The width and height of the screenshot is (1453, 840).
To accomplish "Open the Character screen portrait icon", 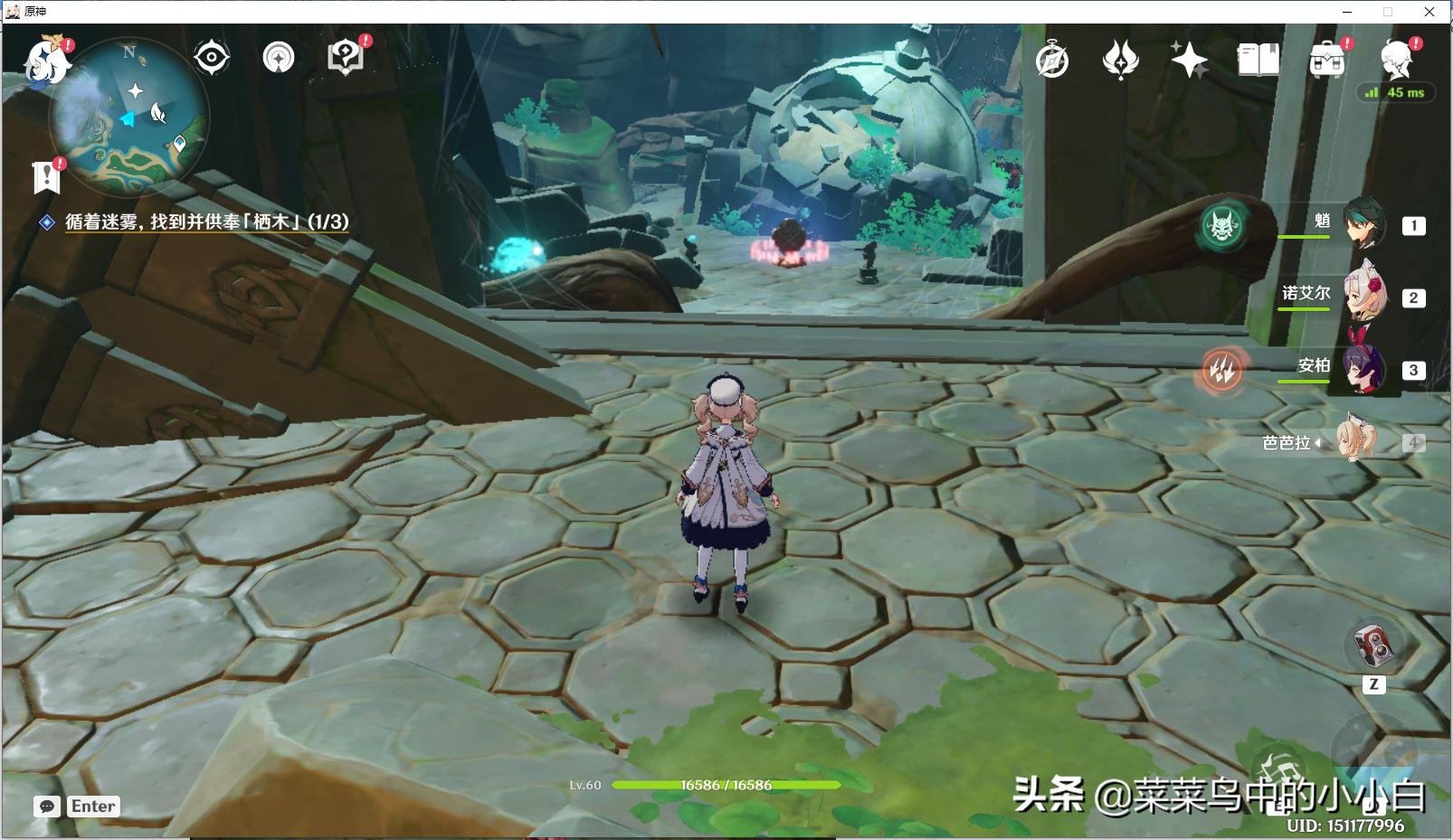I will click(1395, 61).
